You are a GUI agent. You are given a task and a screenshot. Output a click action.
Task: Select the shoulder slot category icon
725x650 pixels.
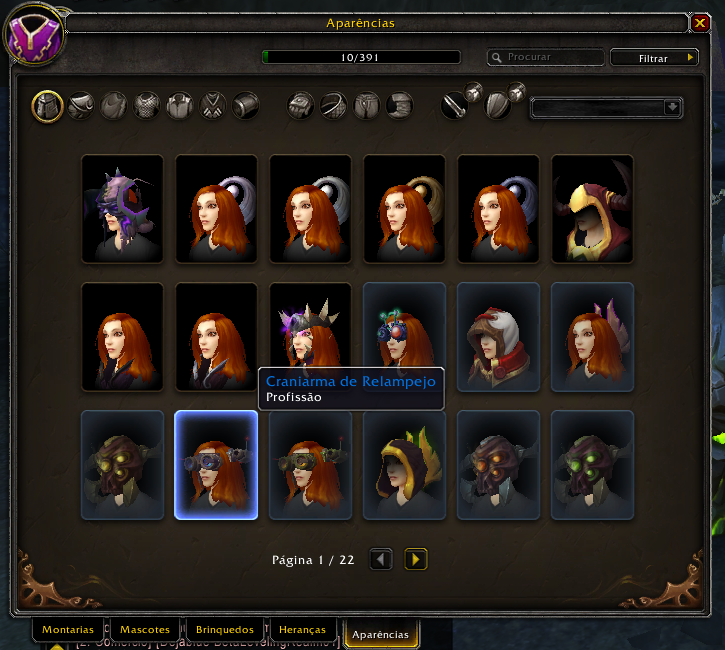82,106
